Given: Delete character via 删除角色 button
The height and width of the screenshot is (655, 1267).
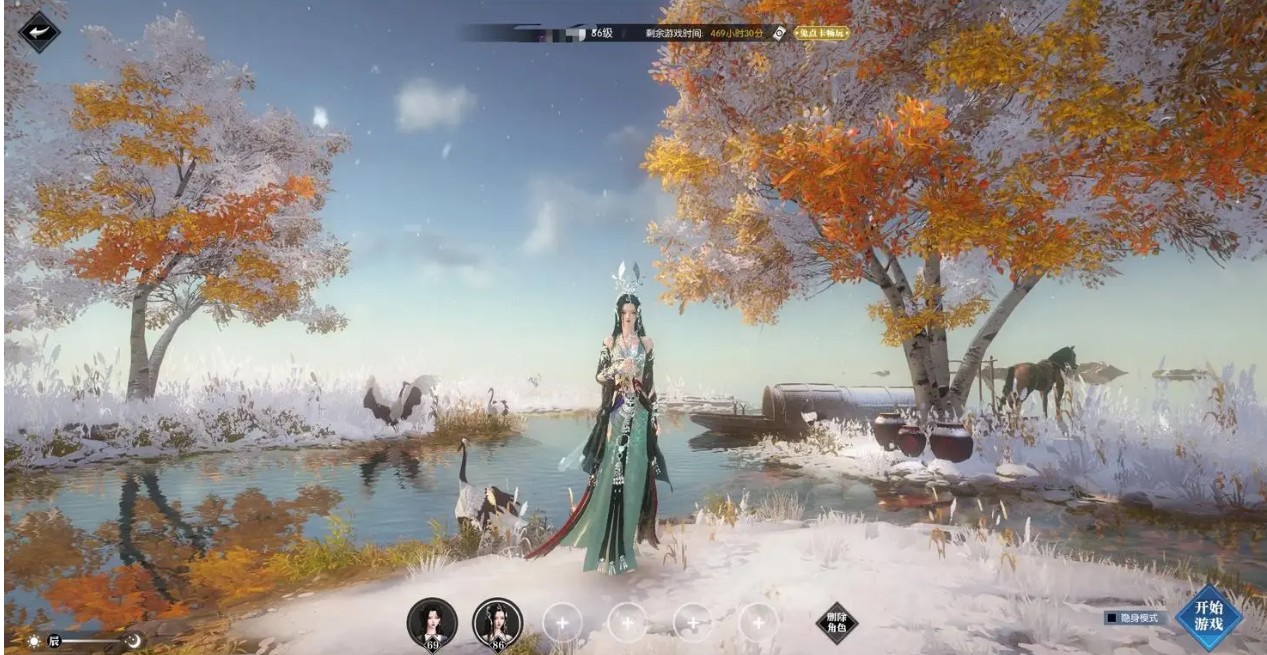Looking at the screenshot, I should [x=836, y=622].
